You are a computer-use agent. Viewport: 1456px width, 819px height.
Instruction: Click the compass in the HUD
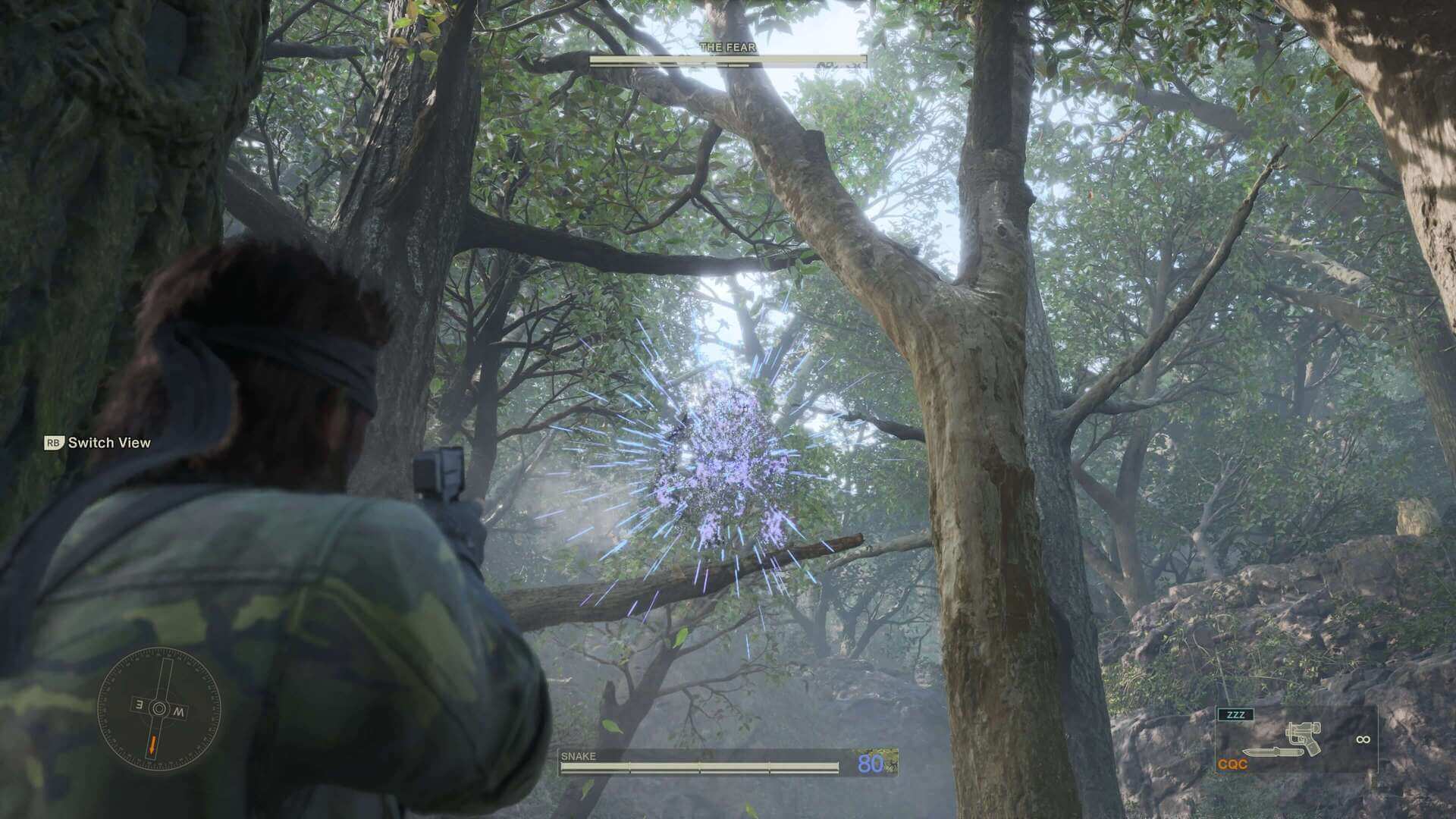click(x=158, y=708)
